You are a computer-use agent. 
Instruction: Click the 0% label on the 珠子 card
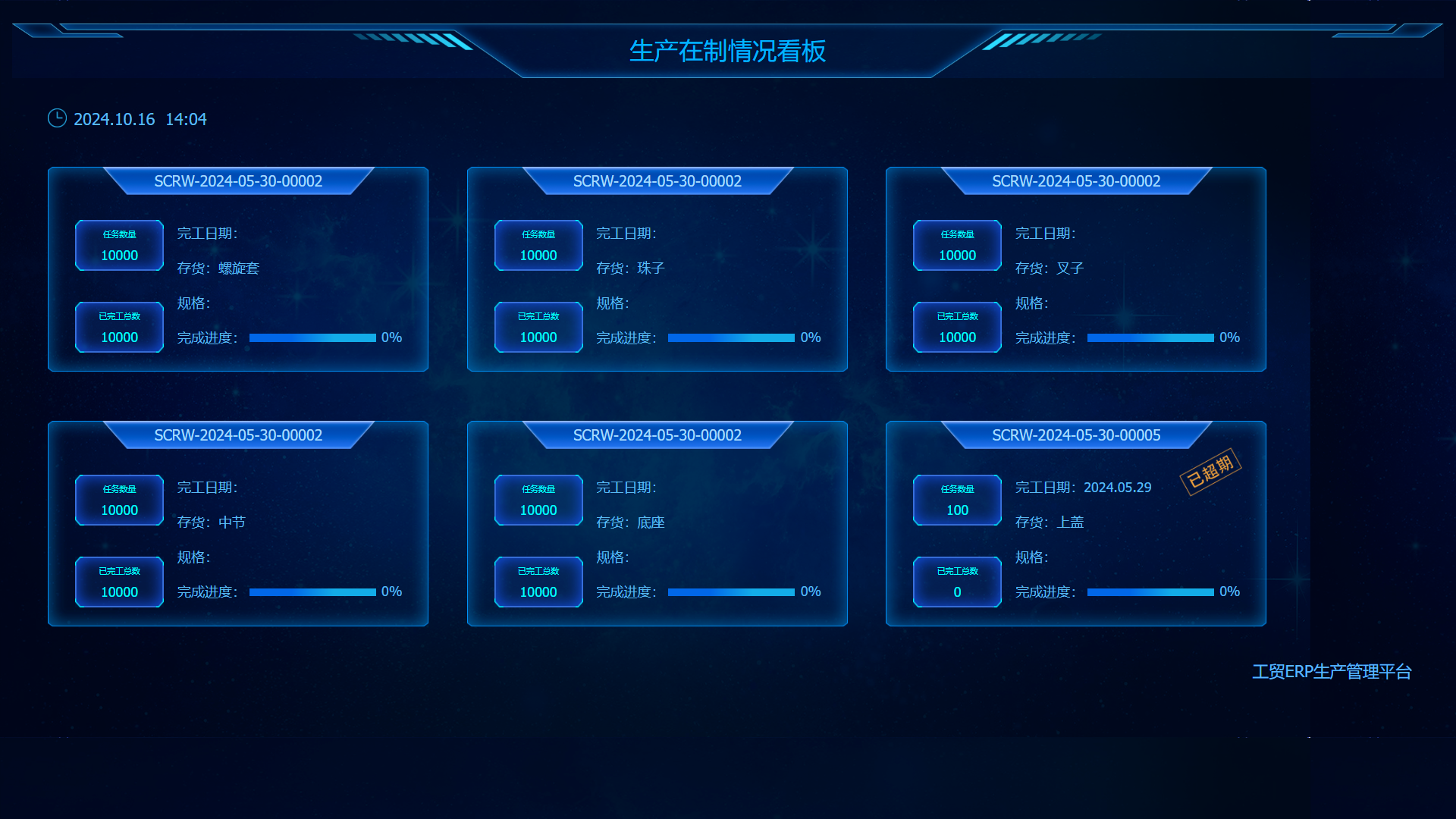(811, 337)
